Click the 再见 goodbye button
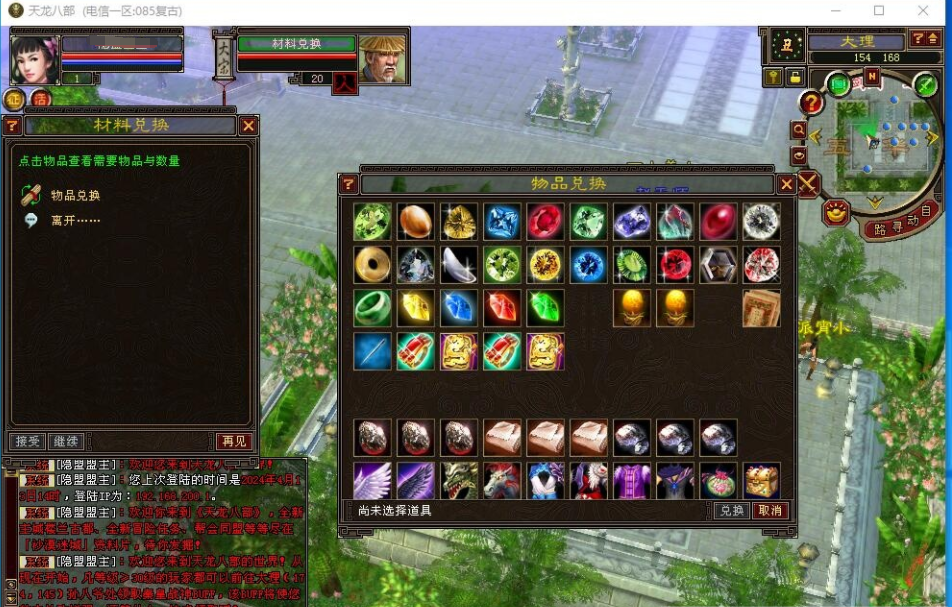Screen dimensions: 952x607 click(x=234, y=441)
